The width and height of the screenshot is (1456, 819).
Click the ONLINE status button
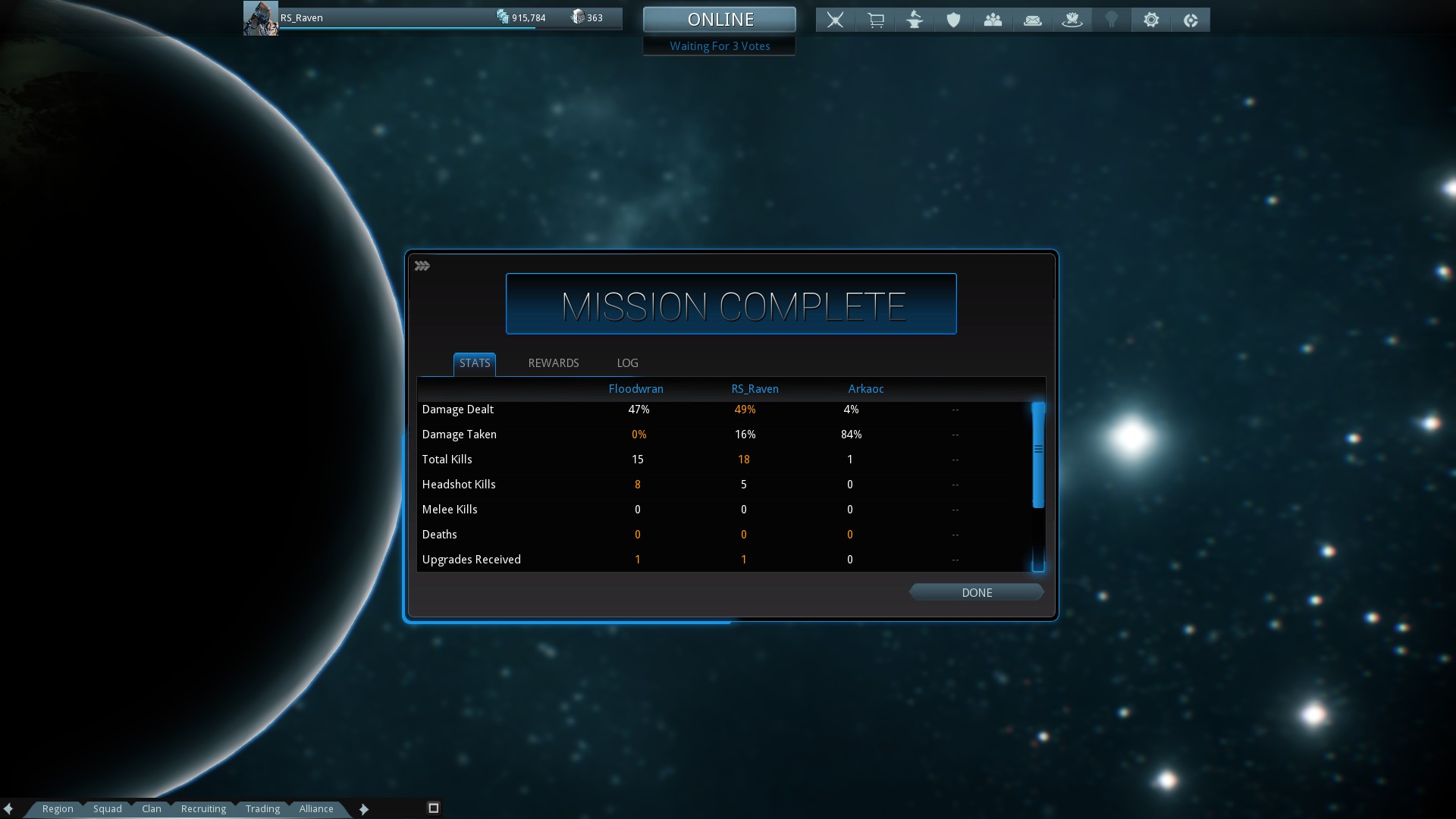click(720, 20)
